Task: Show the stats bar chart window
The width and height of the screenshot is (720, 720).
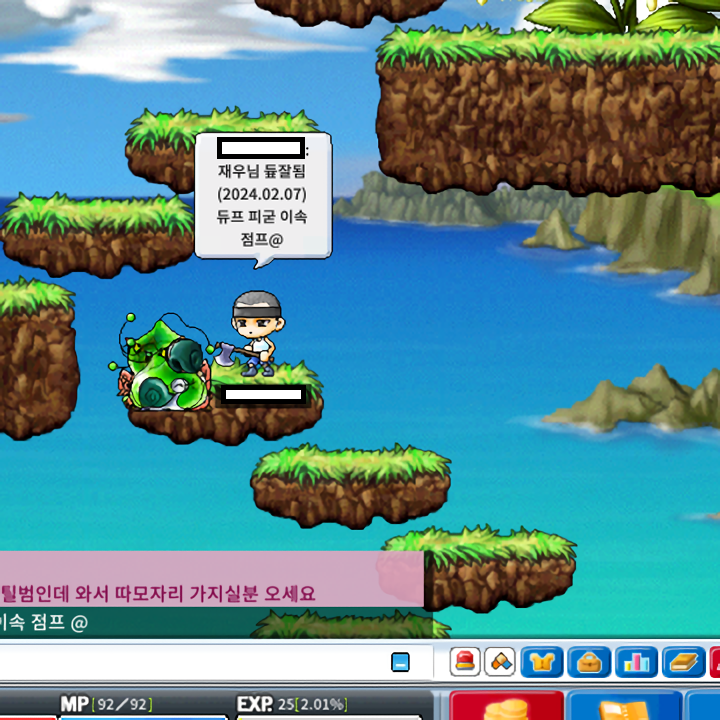Action: point(636,662)
